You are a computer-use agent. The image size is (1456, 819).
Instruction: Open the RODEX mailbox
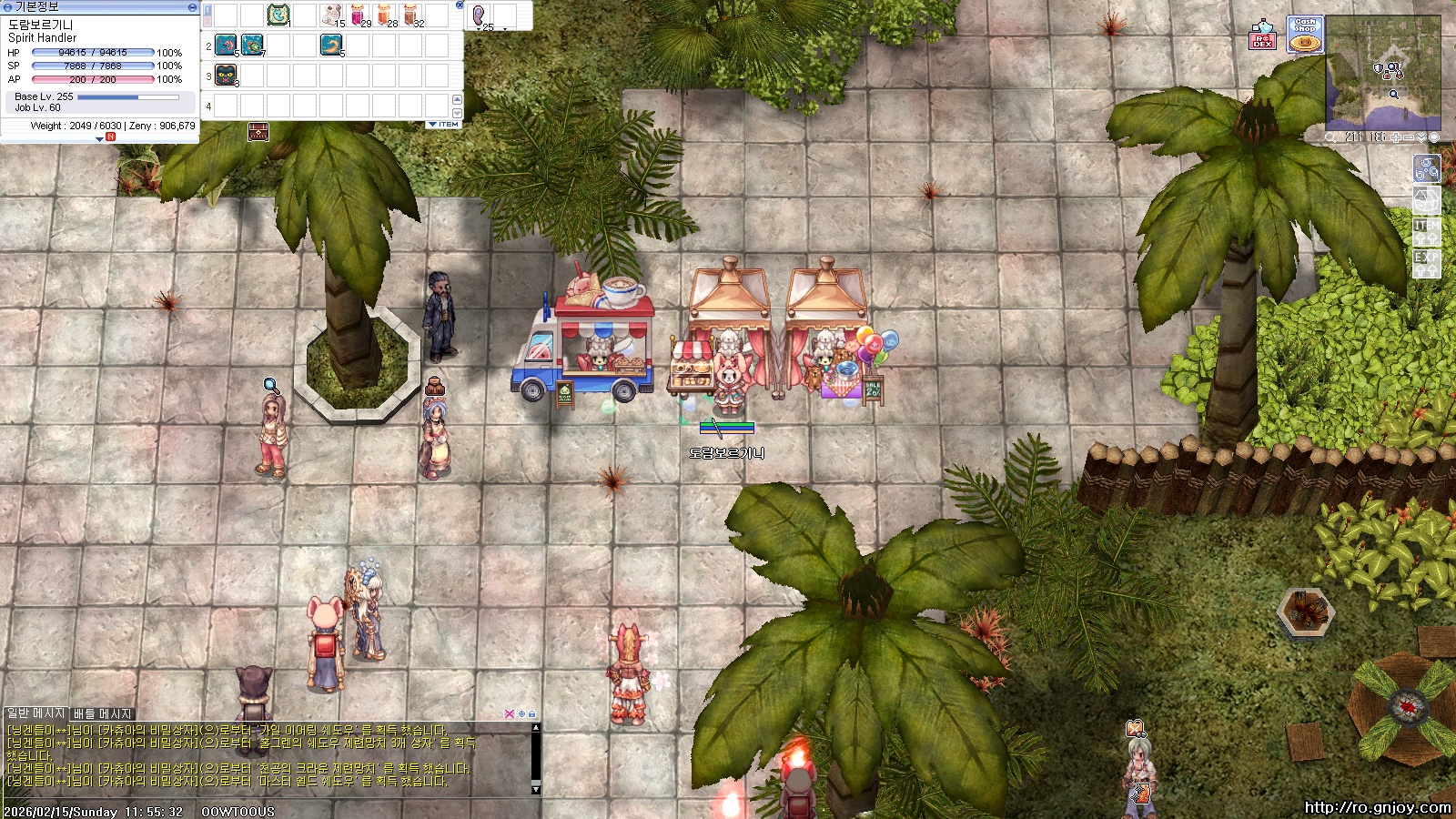pyautogui.click(x=1262, y=35)
